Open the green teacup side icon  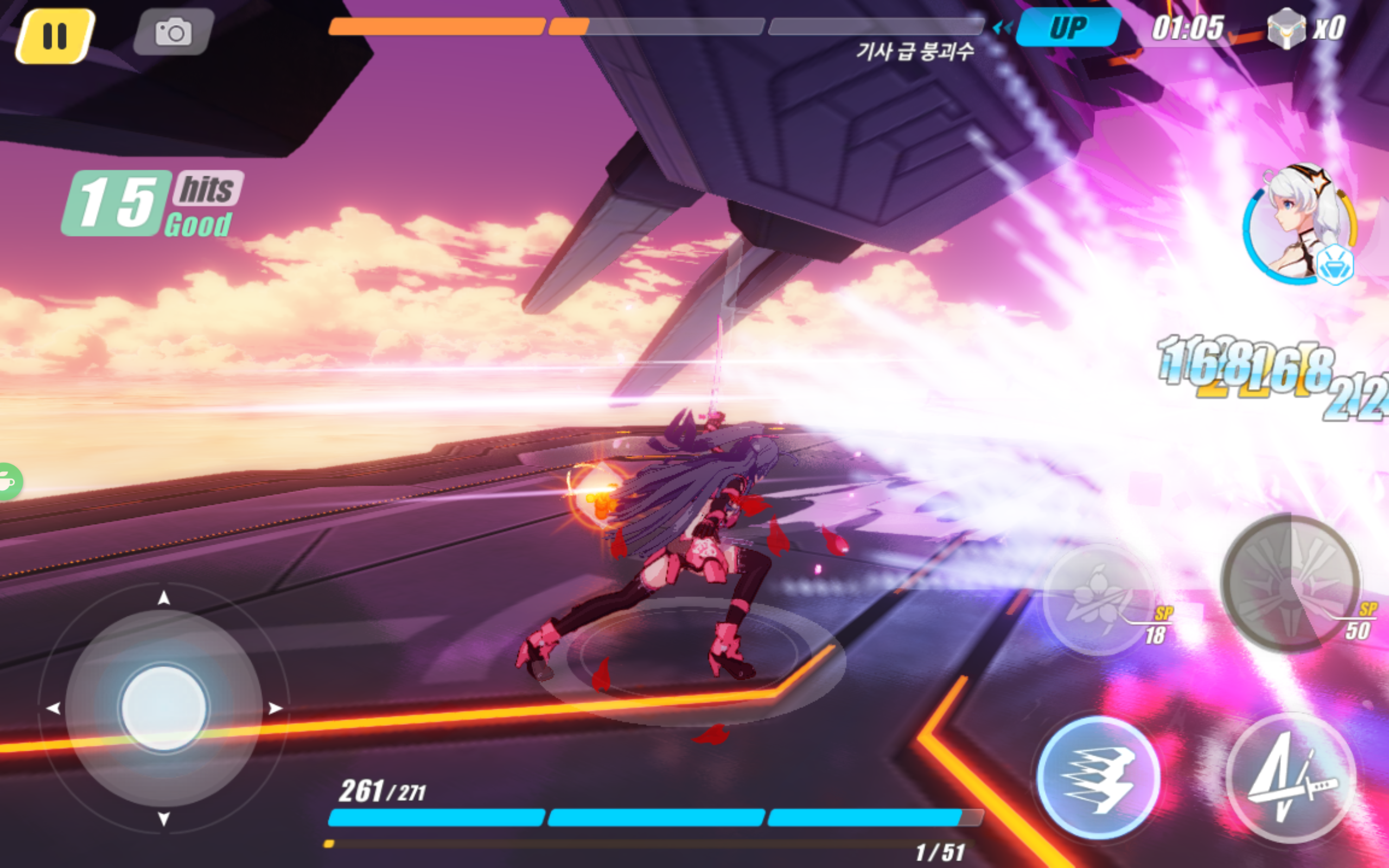click(x=8, y=481)
